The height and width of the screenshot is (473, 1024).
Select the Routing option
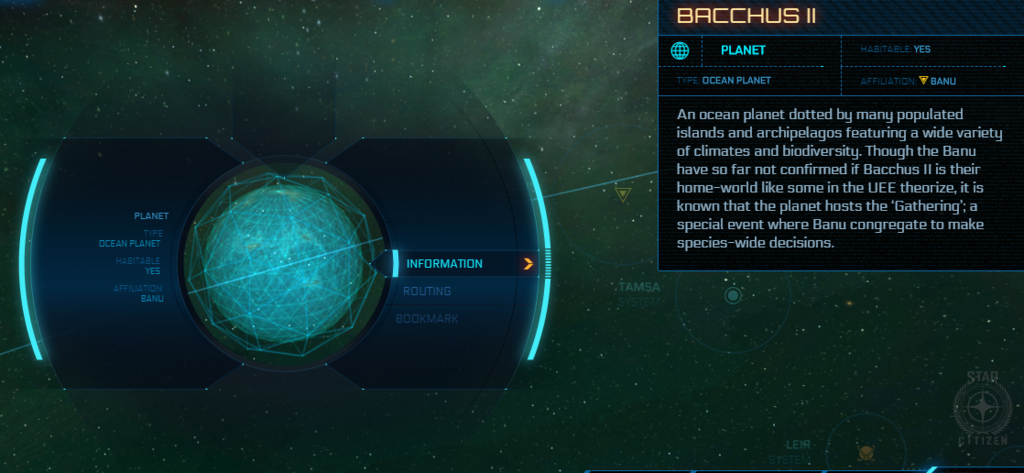pyautogui.click(x=428, y=291)
